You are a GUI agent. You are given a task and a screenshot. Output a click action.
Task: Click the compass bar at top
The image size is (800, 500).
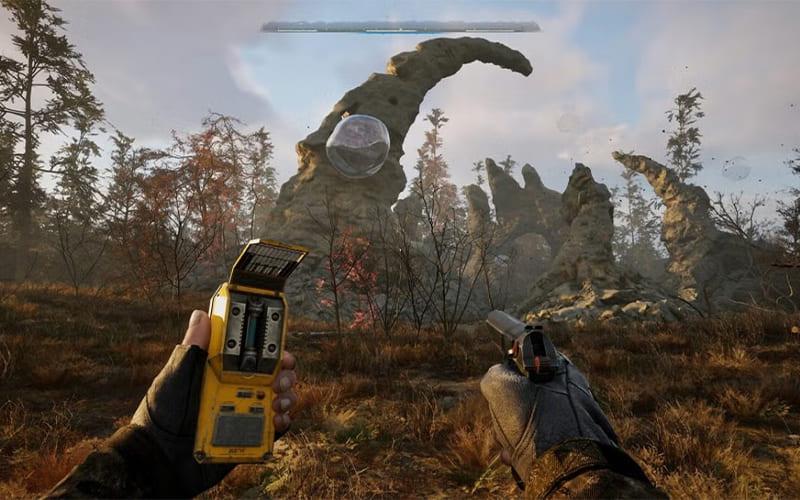(x=400, y=27)
